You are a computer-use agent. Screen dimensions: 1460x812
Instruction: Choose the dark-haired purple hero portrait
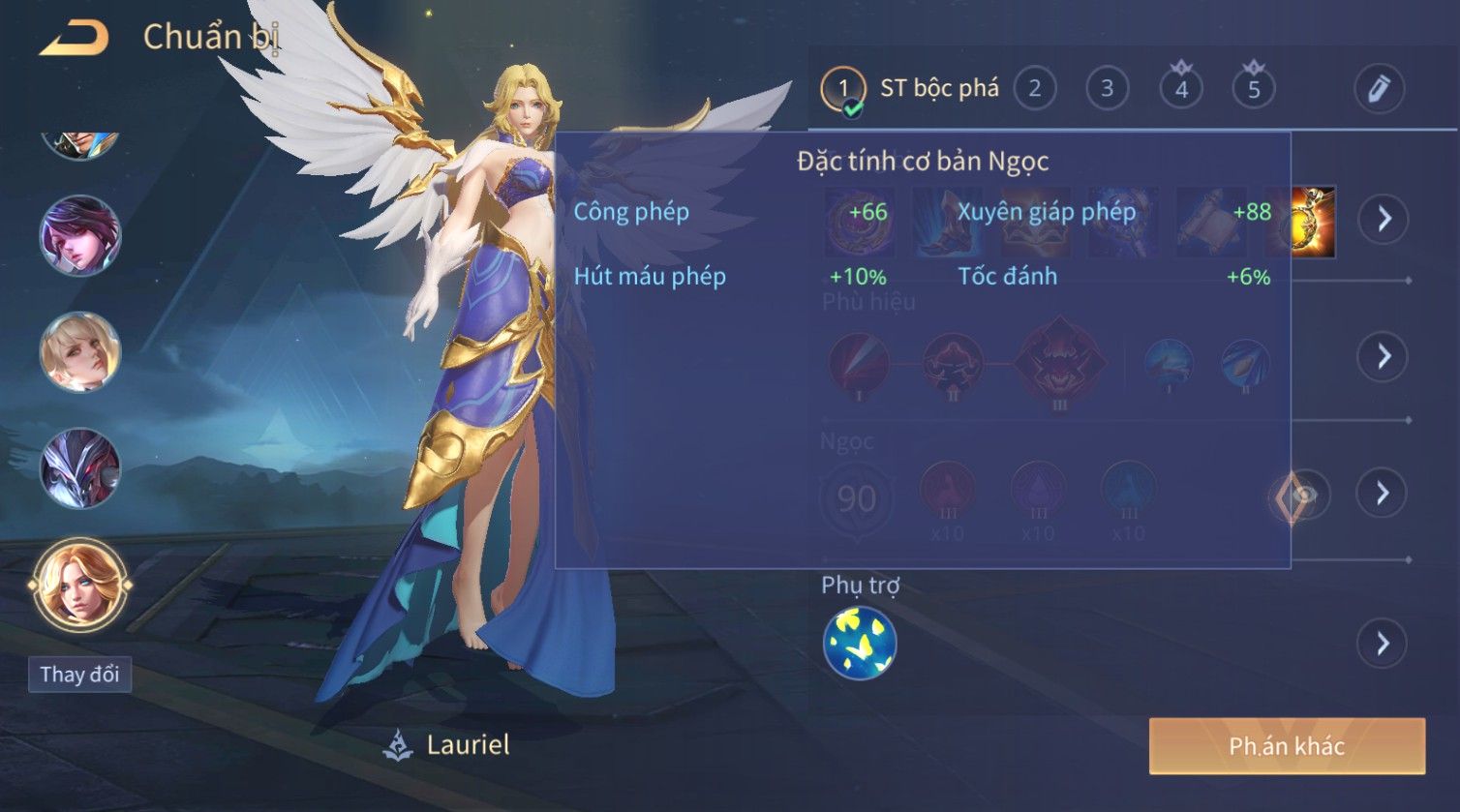pos(79,235)
